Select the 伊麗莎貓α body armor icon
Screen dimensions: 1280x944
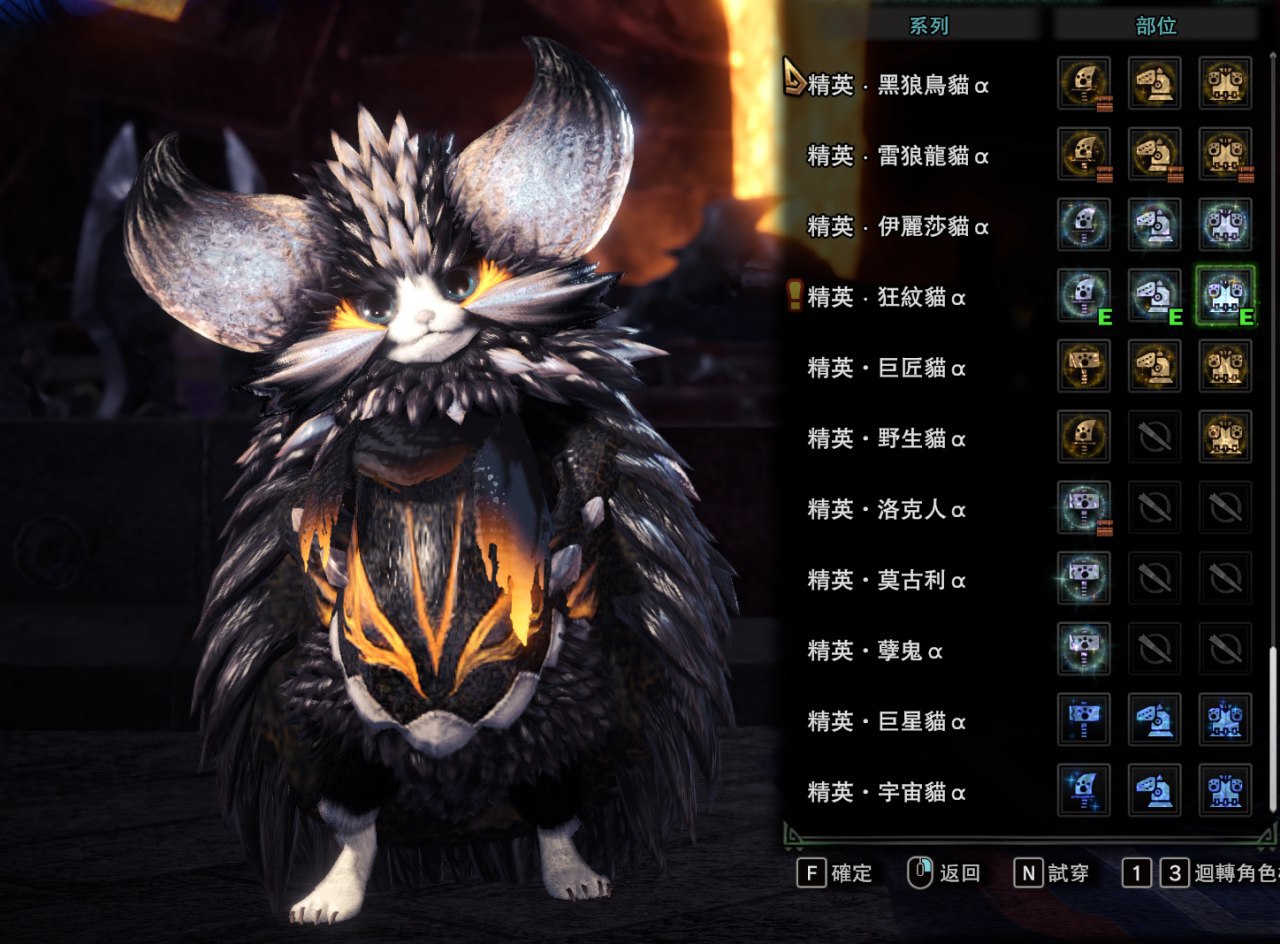tap(1225, 224)
